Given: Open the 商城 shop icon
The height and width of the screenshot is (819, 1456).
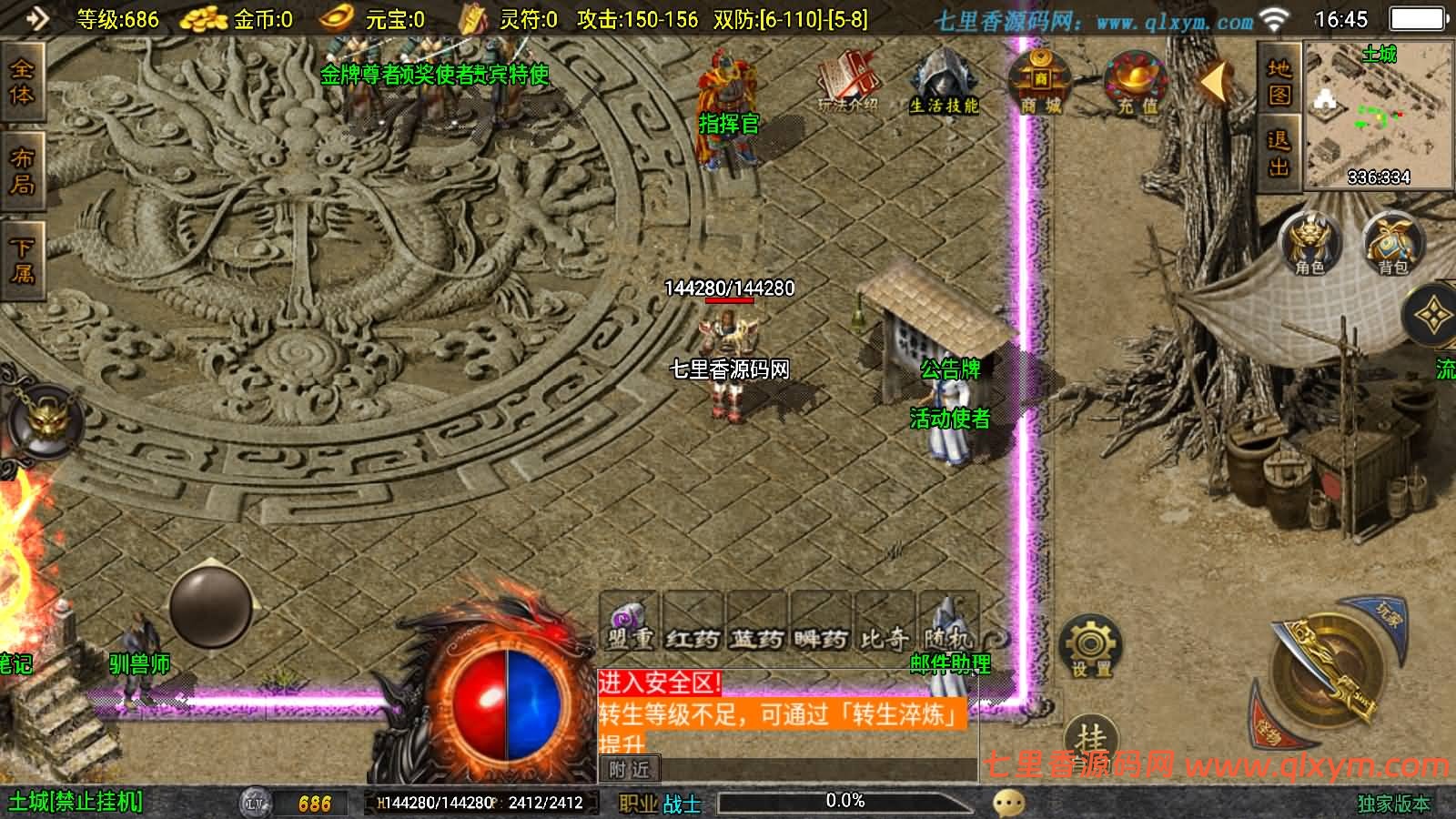Looking at the screenshot, I should click(x=1040, y=81).
